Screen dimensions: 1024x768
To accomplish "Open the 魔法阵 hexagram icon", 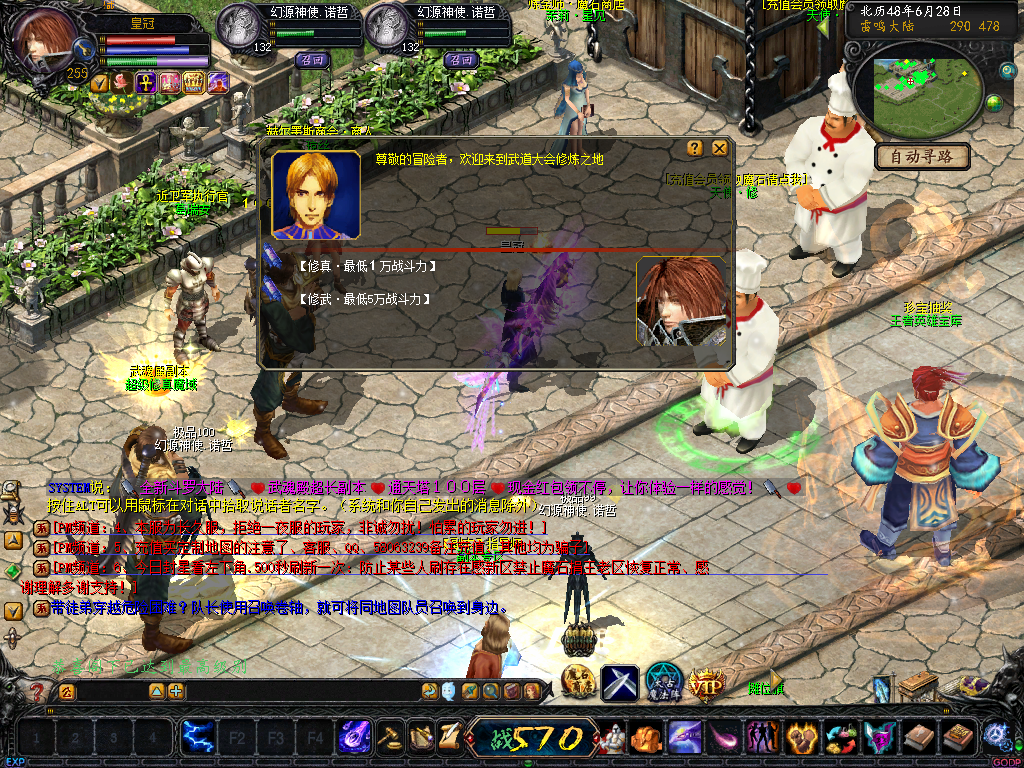I will coord(663,682).
